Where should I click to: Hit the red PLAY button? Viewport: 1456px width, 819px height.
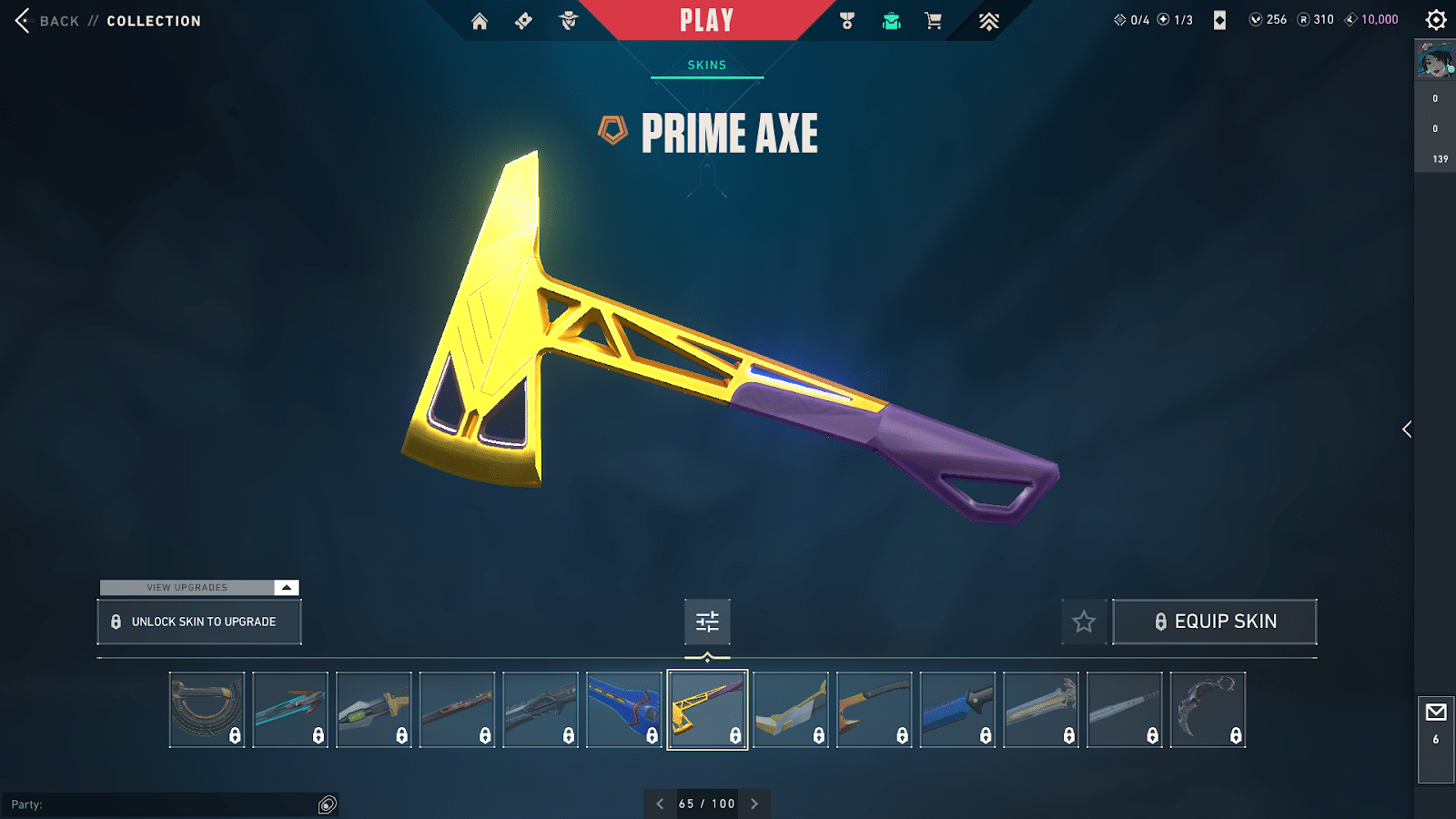tap(706, 21)
